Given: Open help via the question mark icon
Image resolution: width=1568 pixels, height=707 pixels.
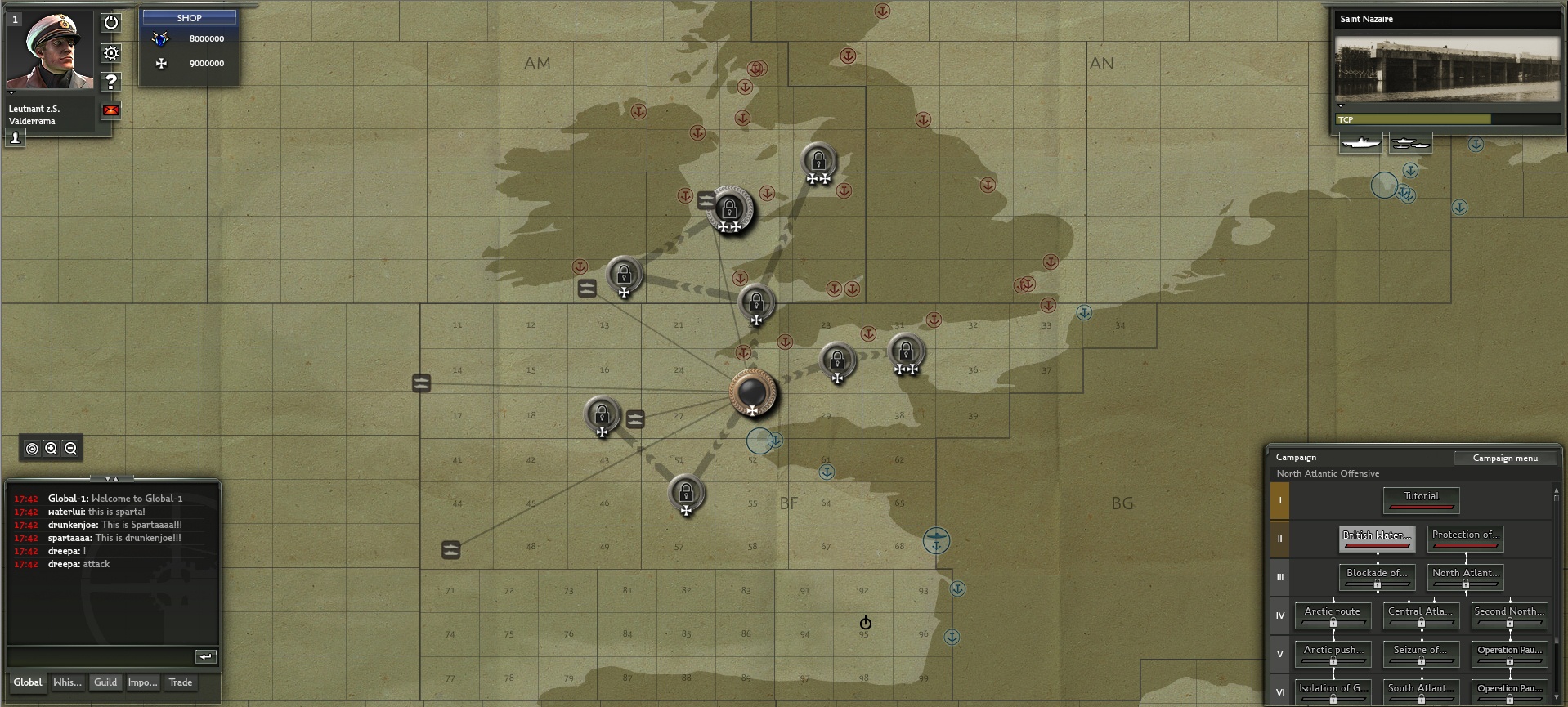Looking at the screenshot, I should point(111,82).
